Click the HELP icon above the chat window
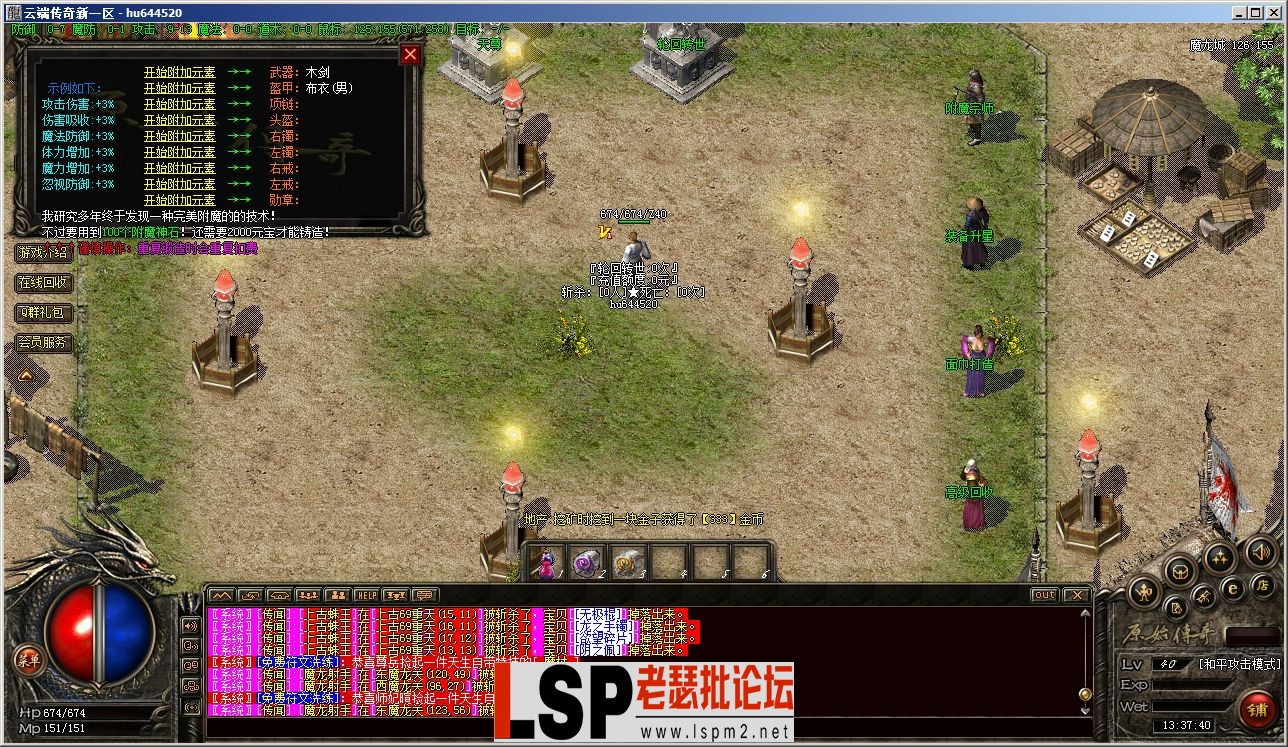Viewport: 1288px width, 747px height. coord(367,597)
